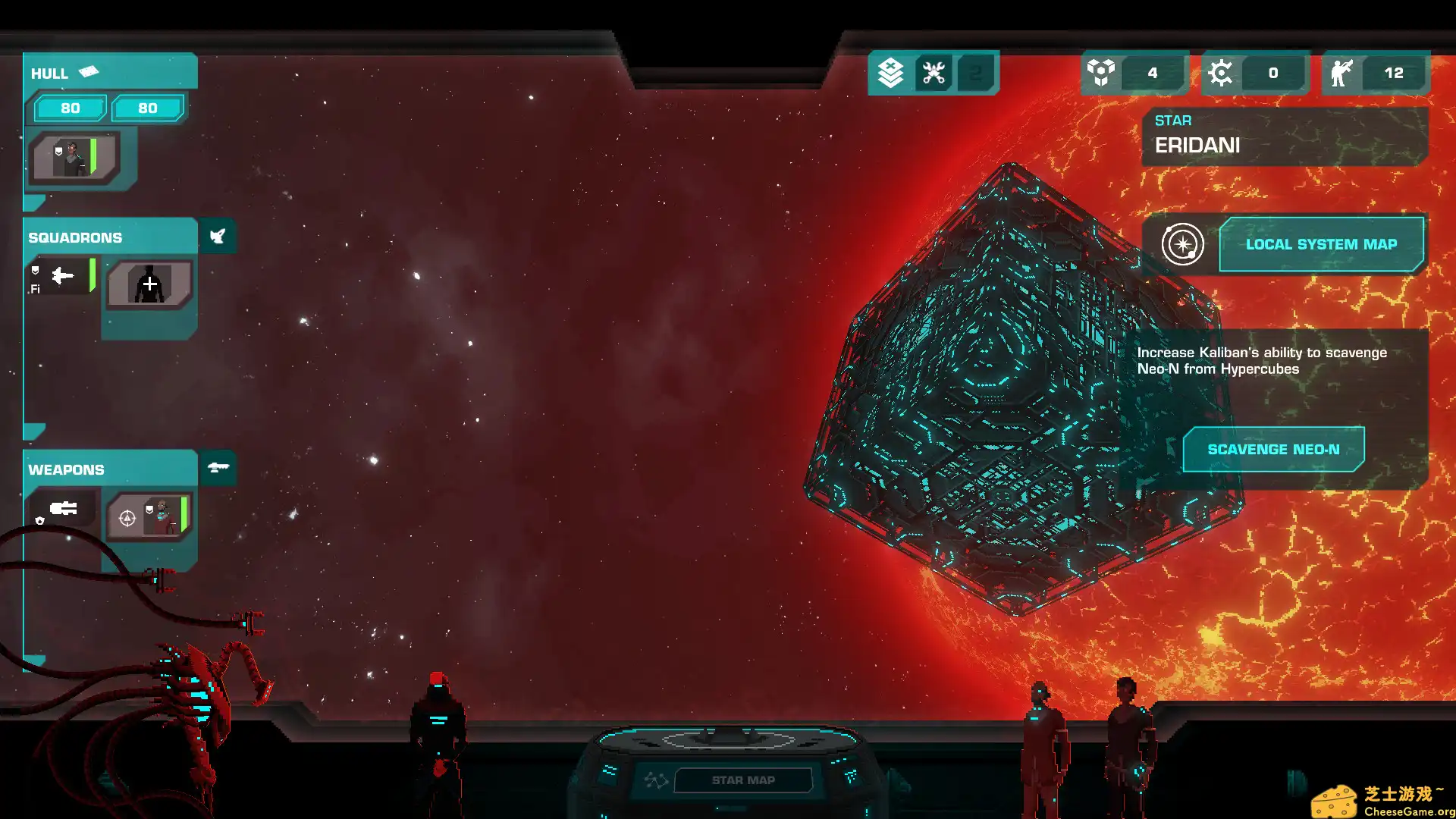Click the circular star system icon
The width and height of the screenshot is (1456, 819).
click(x=1182, y=244)
